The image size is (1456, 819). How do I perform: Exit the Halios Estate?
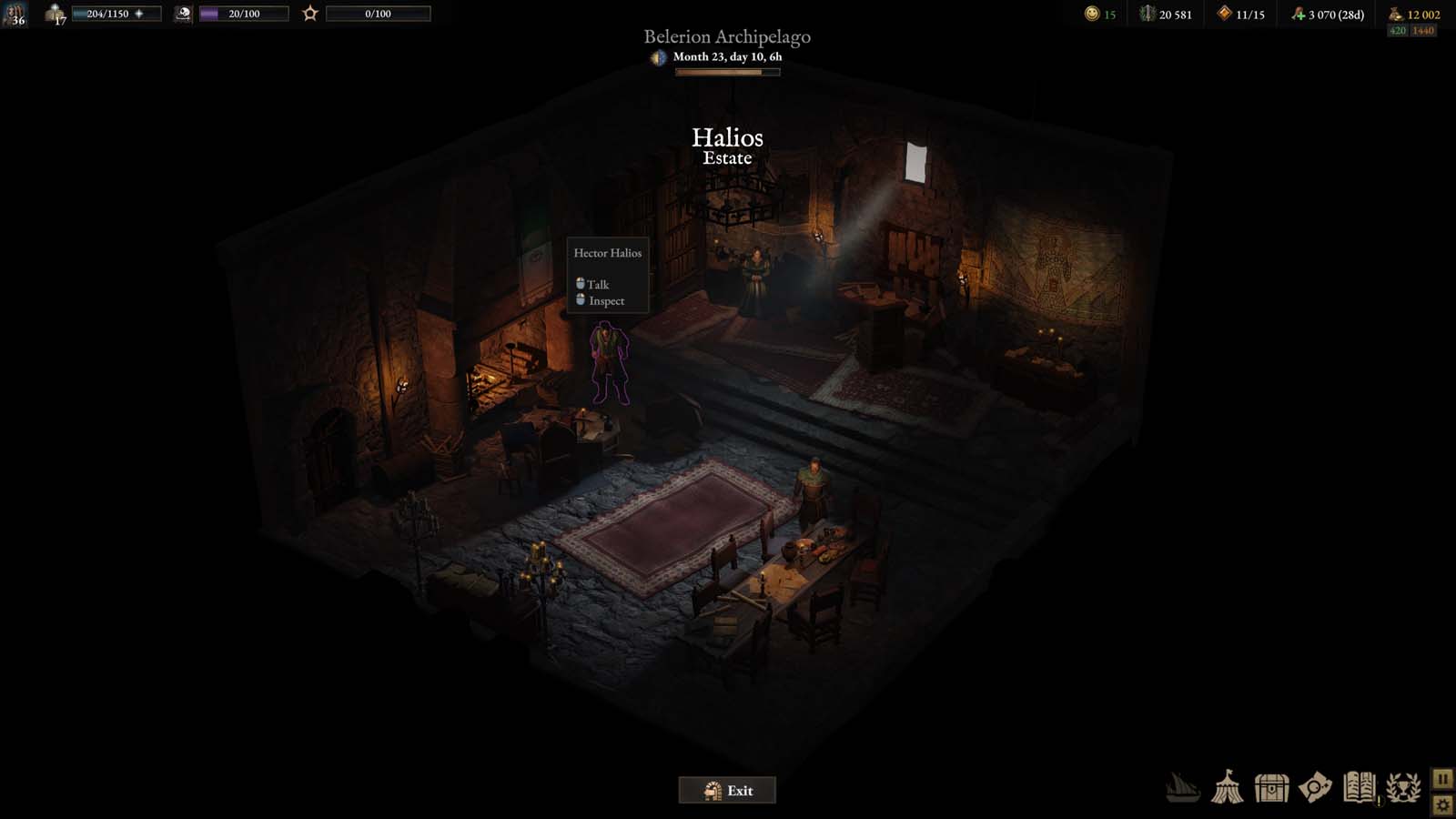click(x=727, y=790)
